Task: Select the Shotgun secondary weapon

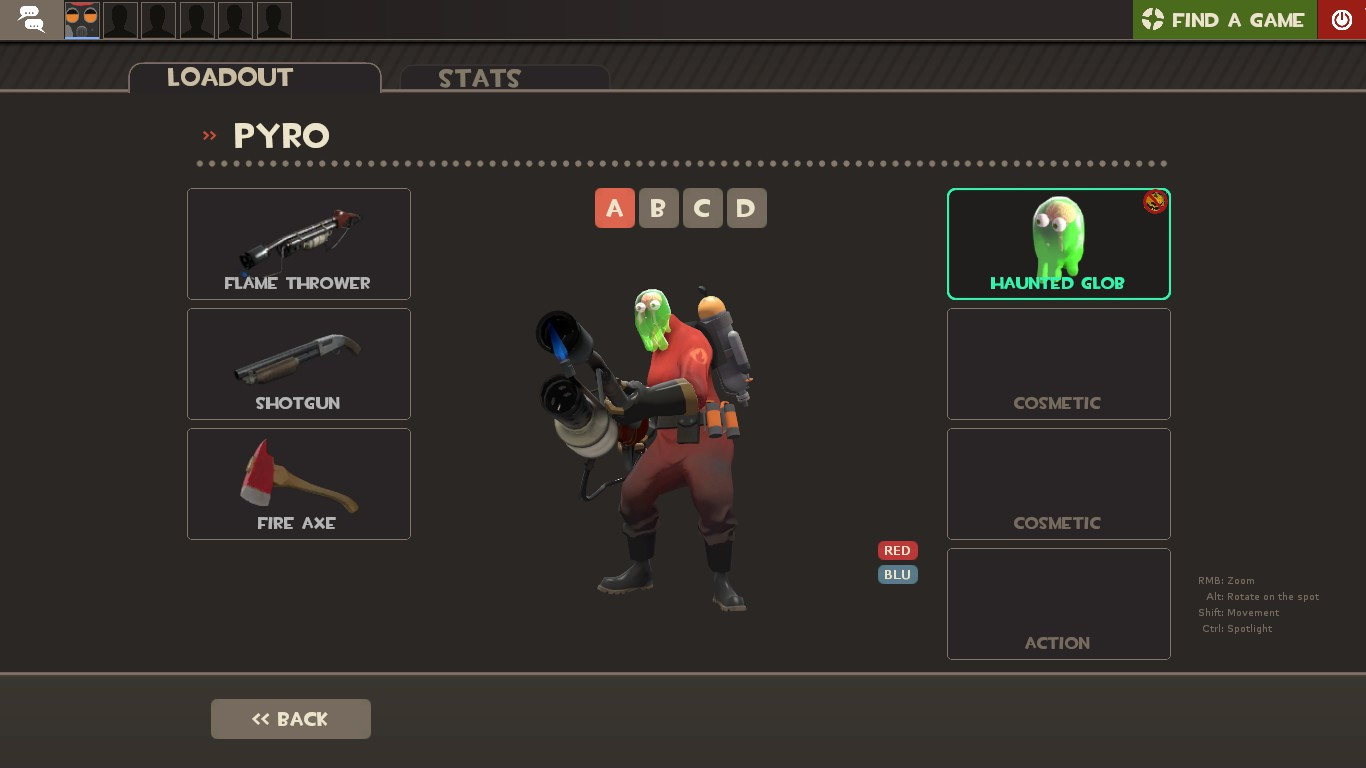Action: [x=298, y=363]
